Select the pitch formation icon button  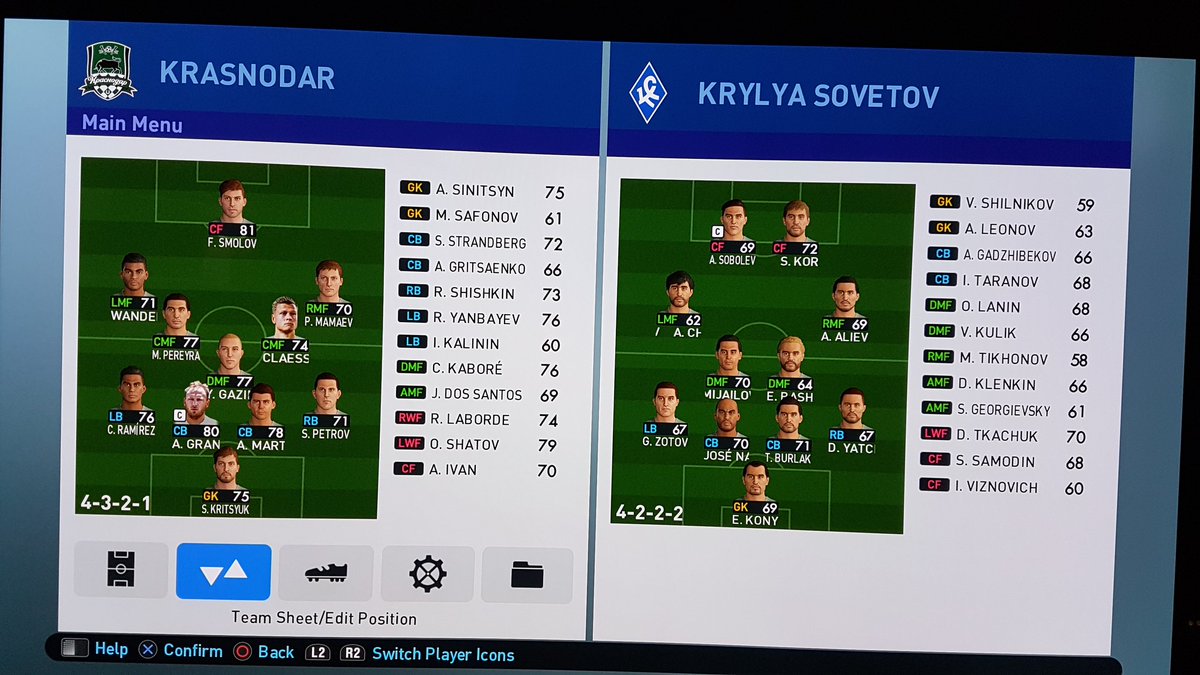coord(121,570)
